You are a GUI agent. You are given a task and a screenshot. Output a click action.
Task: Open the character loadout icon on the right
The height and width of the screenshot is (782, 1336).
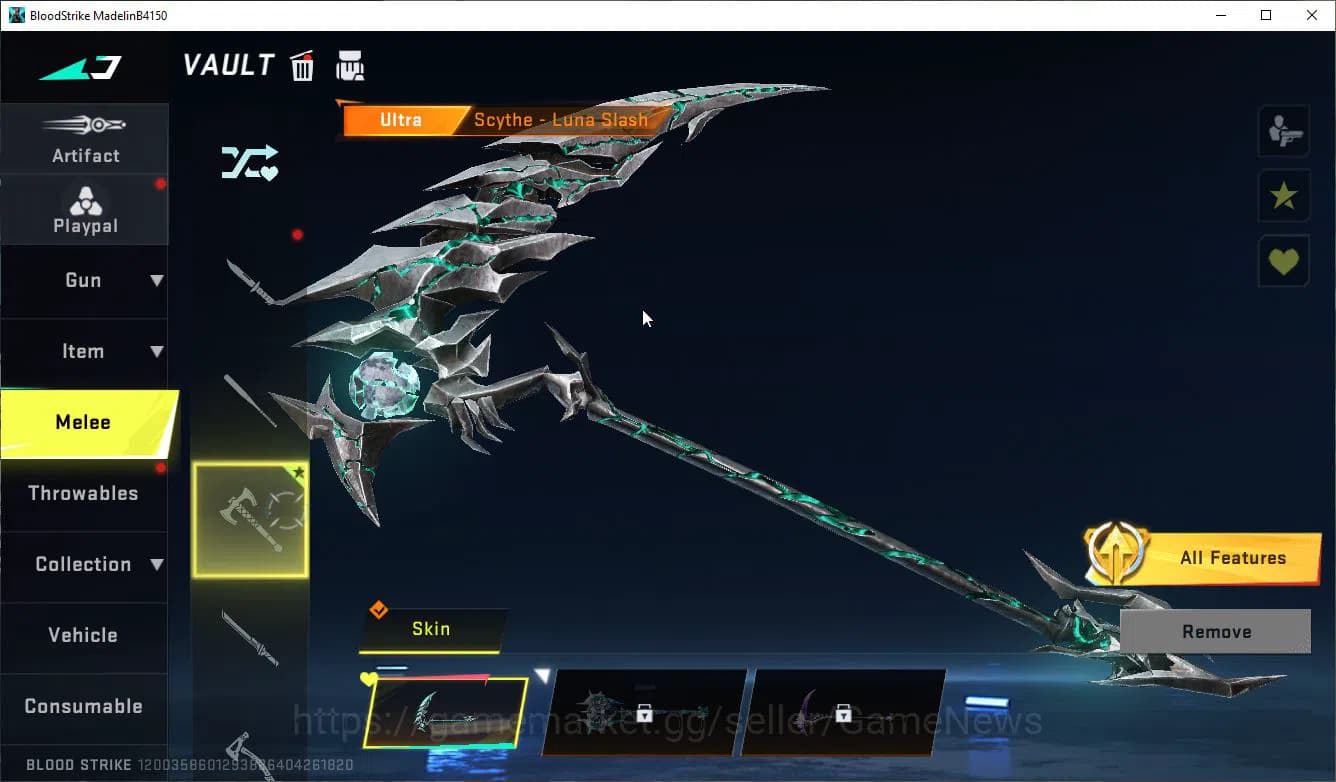click(1284, 130)
